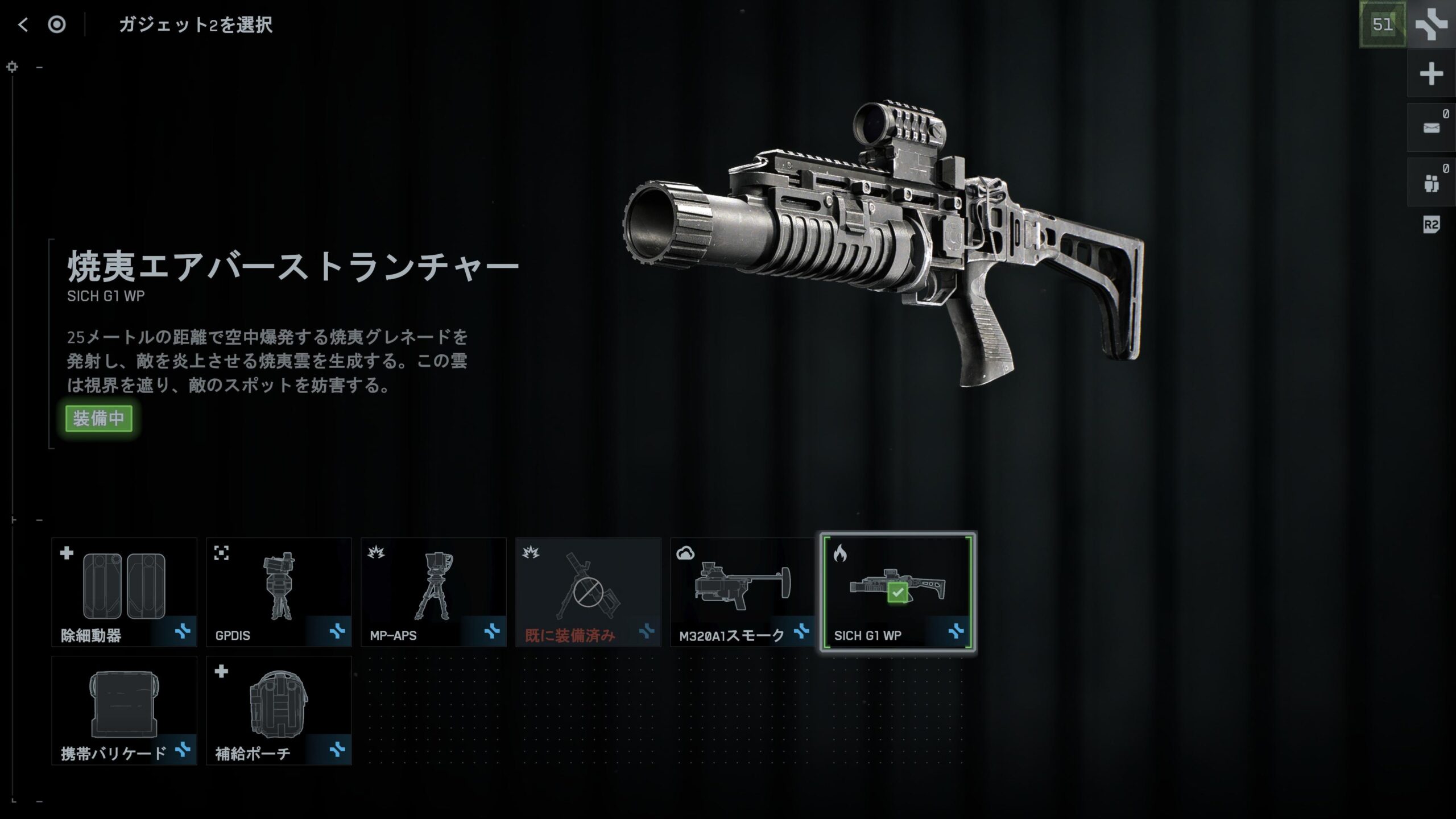
Task: Click the level 51 player badge
Action: coord(1383,24)
